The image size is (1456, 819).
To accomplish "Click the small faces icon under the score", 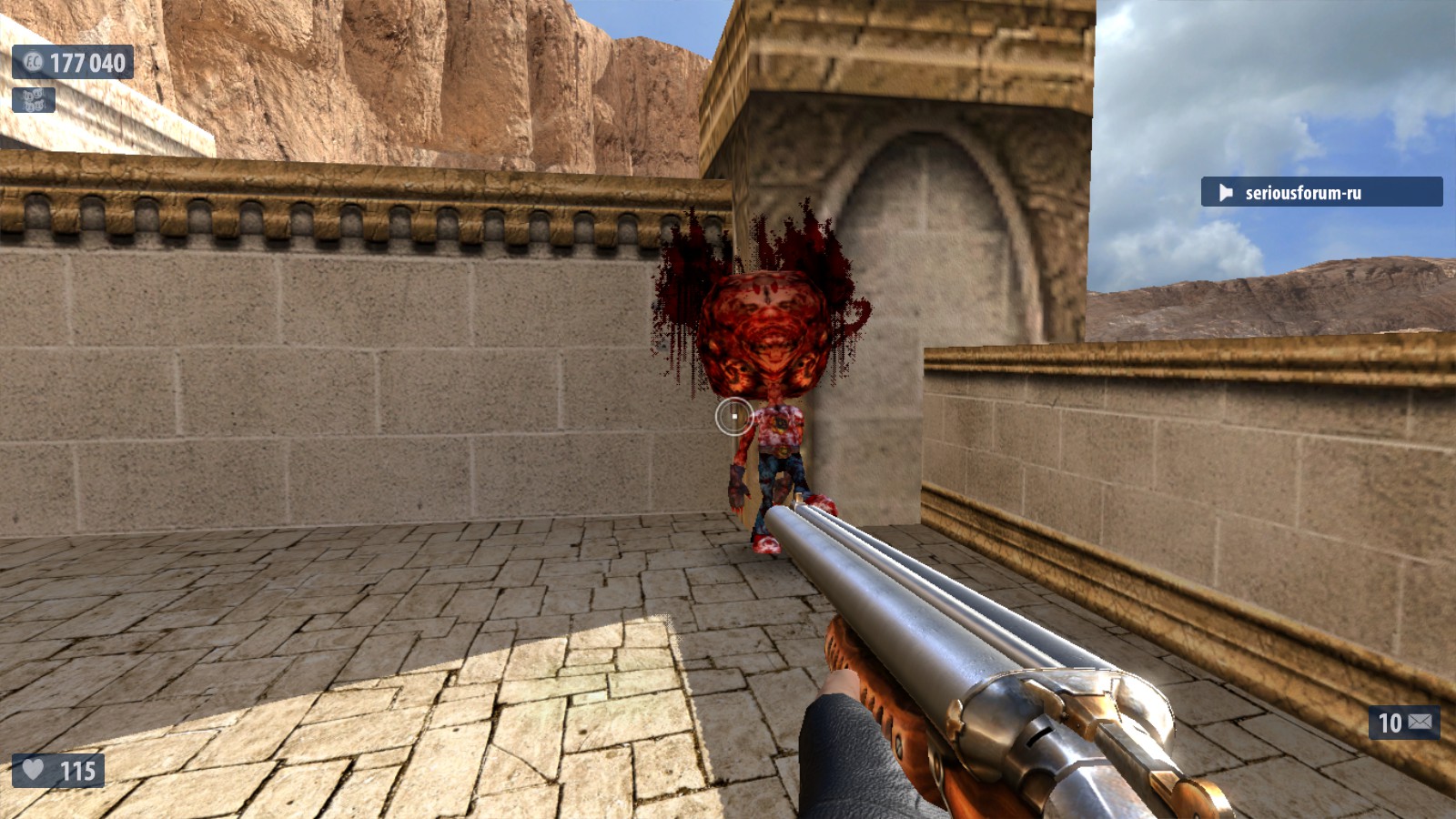I will tap(34, 99).
